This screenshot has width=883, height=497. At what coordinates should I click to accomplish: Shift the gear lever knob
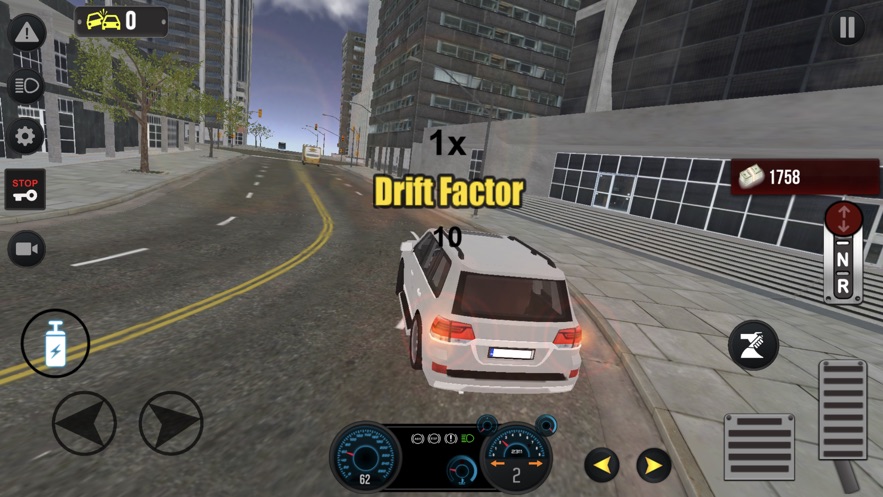pos(843,220)
